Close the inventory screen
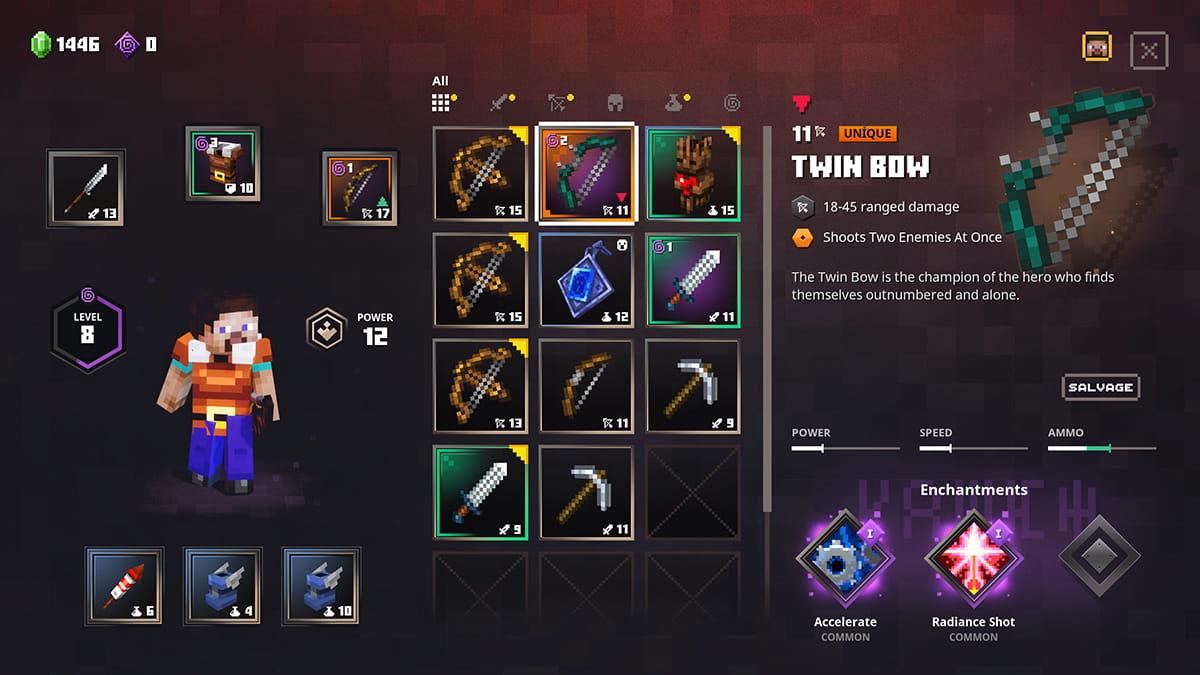This screenshot has width=1200, height=675. [x=1149, y=50]
